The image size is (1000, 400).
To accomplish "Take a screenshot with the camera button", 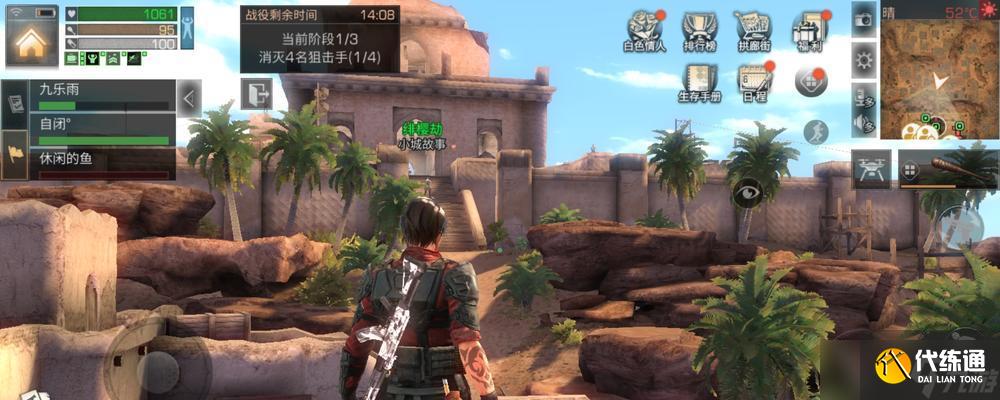I will (864, 19).
